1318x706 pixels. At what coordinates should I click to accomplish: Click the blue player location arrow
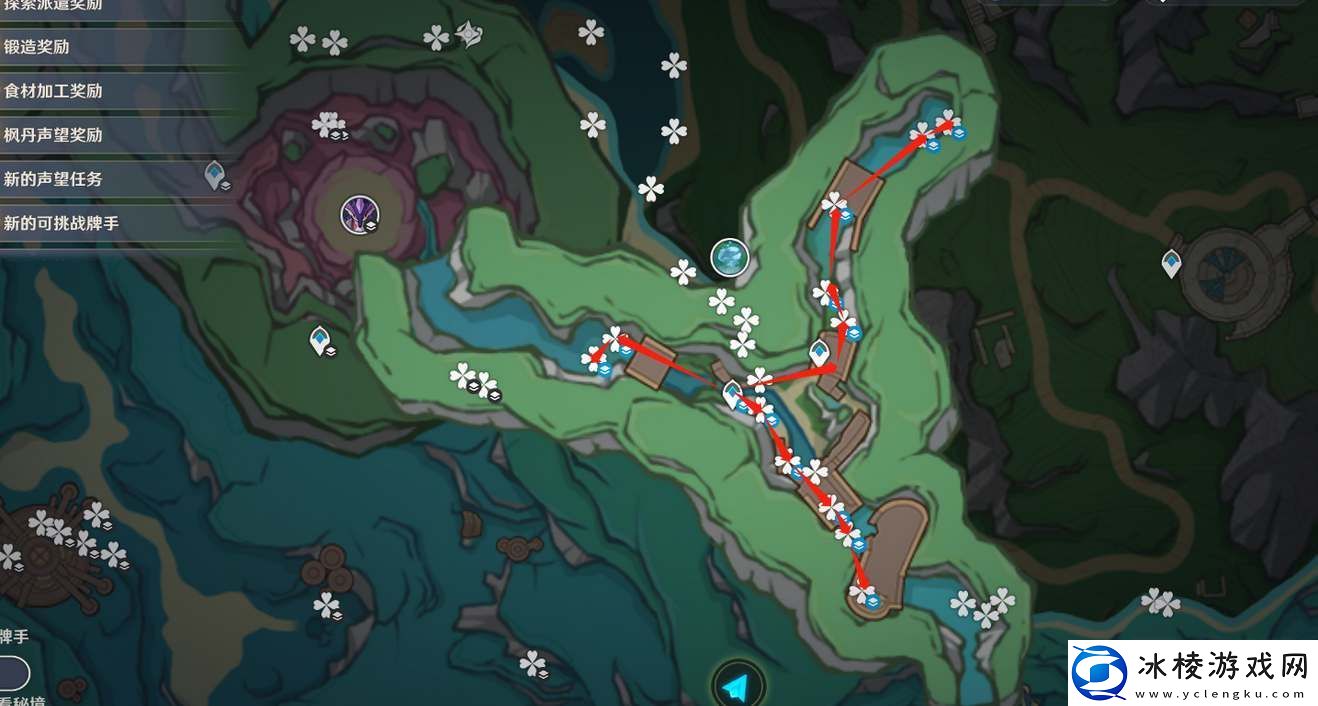click(x=736, y=687)
